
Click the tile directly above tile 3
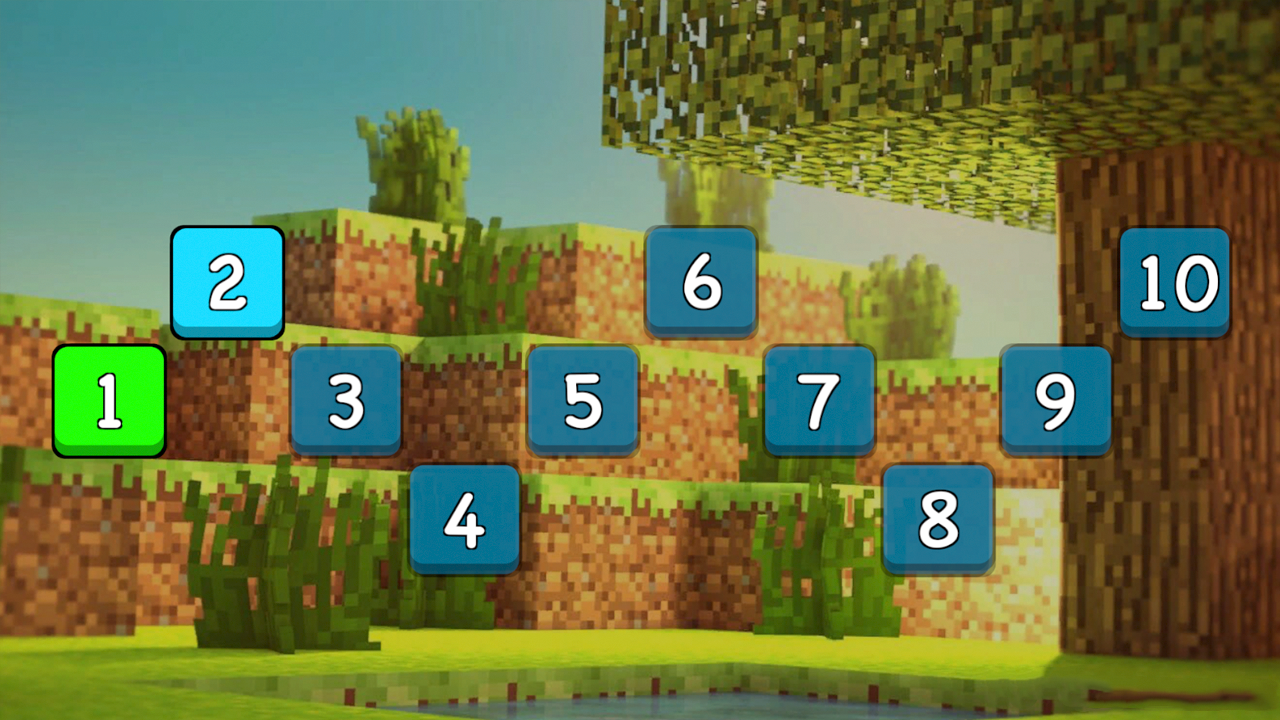coord(228,283)
